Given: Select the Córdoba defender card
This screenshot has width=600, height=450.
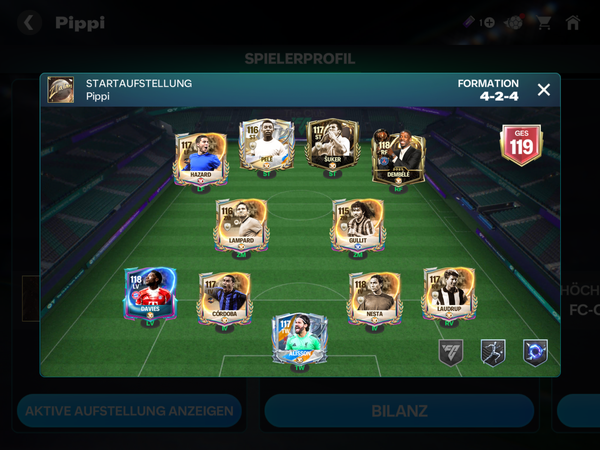Looking at the screenshot, I should (224, 297).
